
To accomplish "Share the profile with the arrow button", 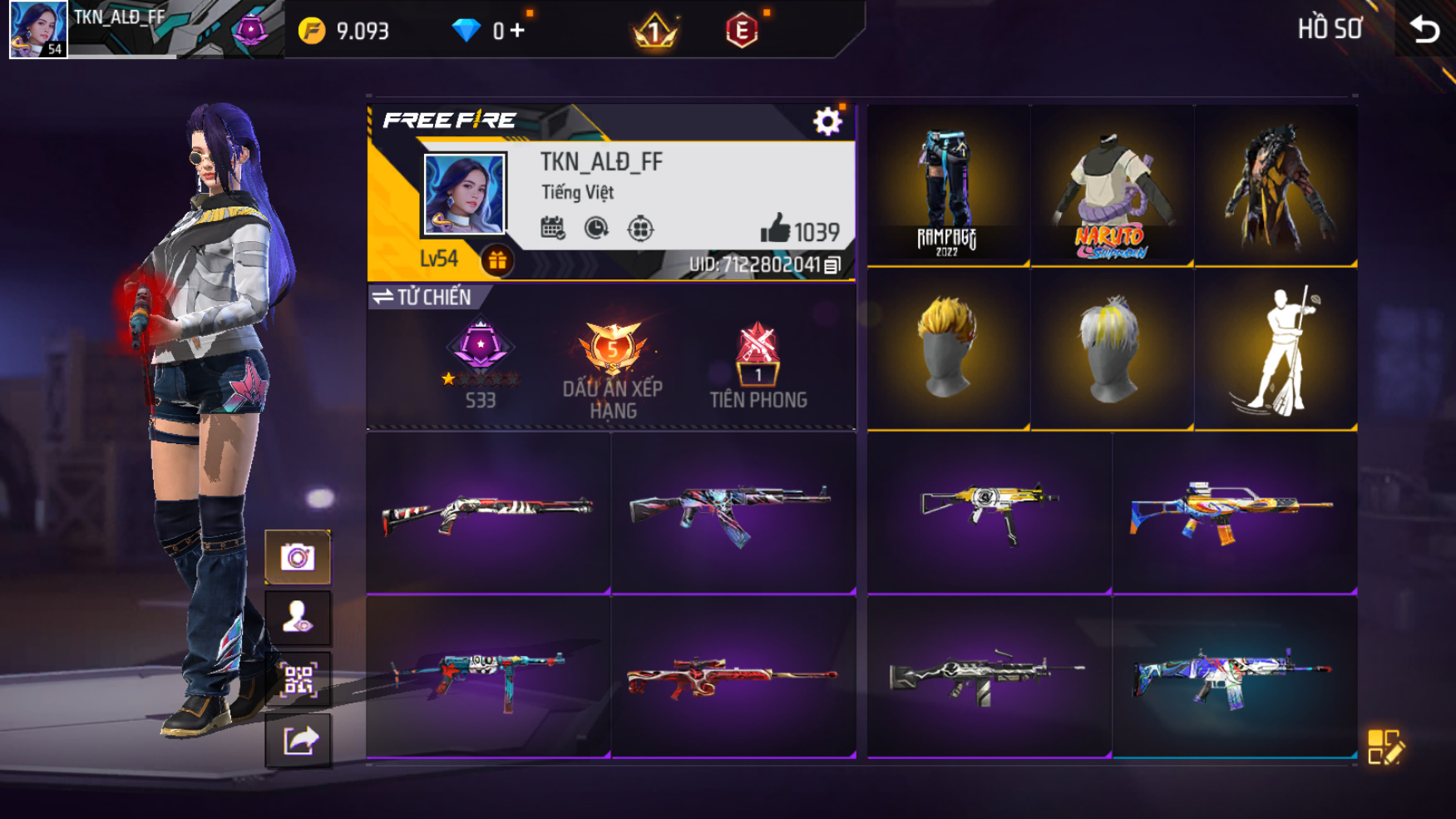I will point(298,740).
